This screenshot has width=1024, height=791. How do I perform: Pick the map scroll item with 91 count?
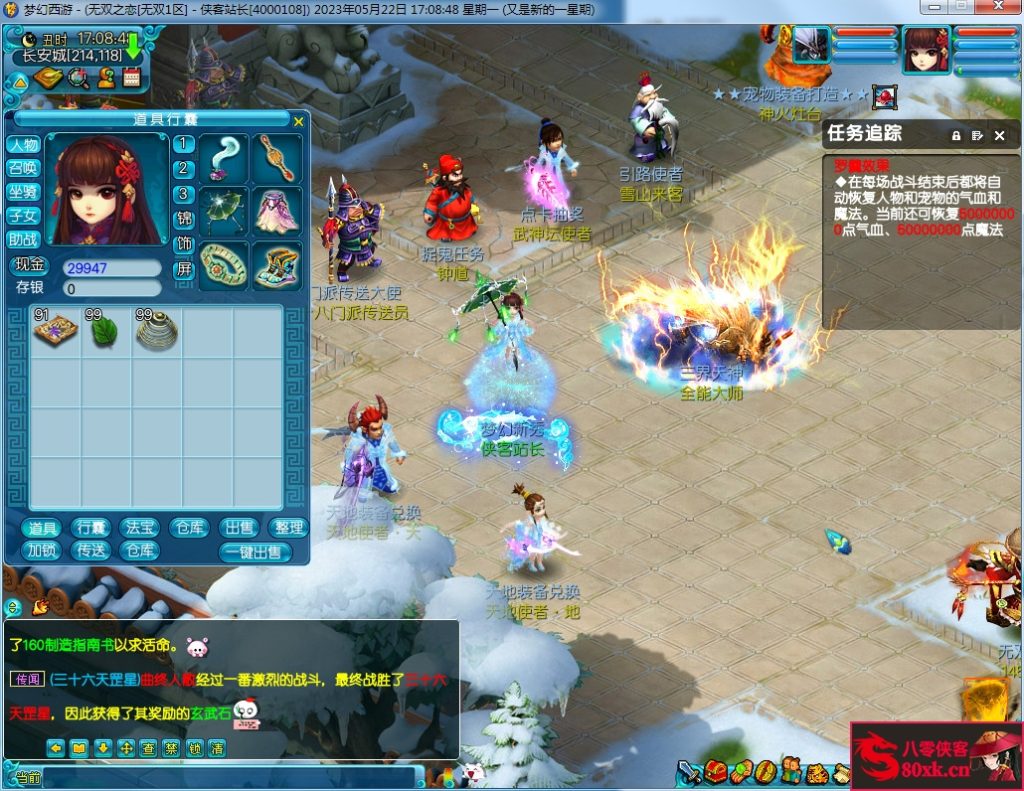(x=55, y=331)
